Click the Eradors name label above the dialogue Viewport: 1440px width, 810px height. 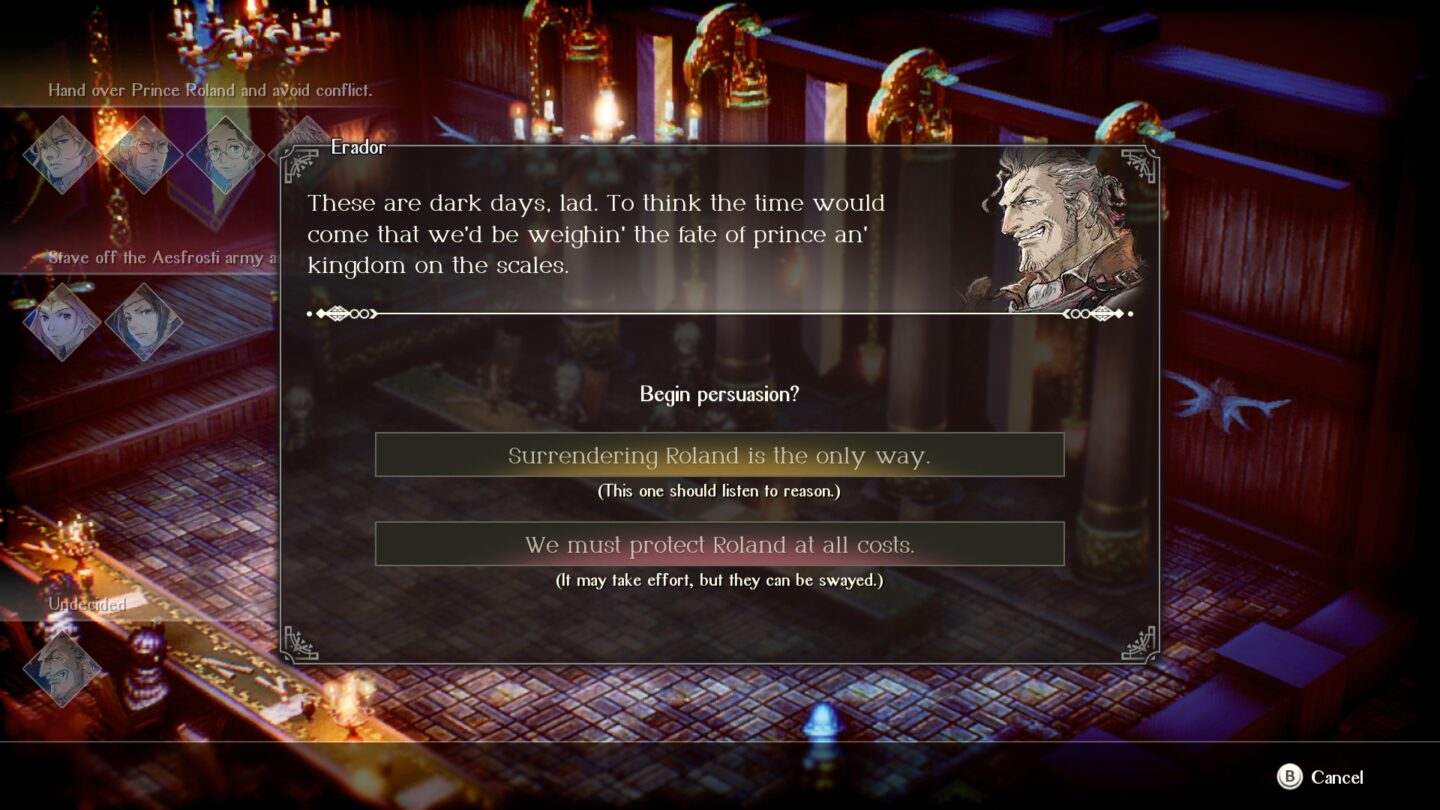[x=358, y=147]
